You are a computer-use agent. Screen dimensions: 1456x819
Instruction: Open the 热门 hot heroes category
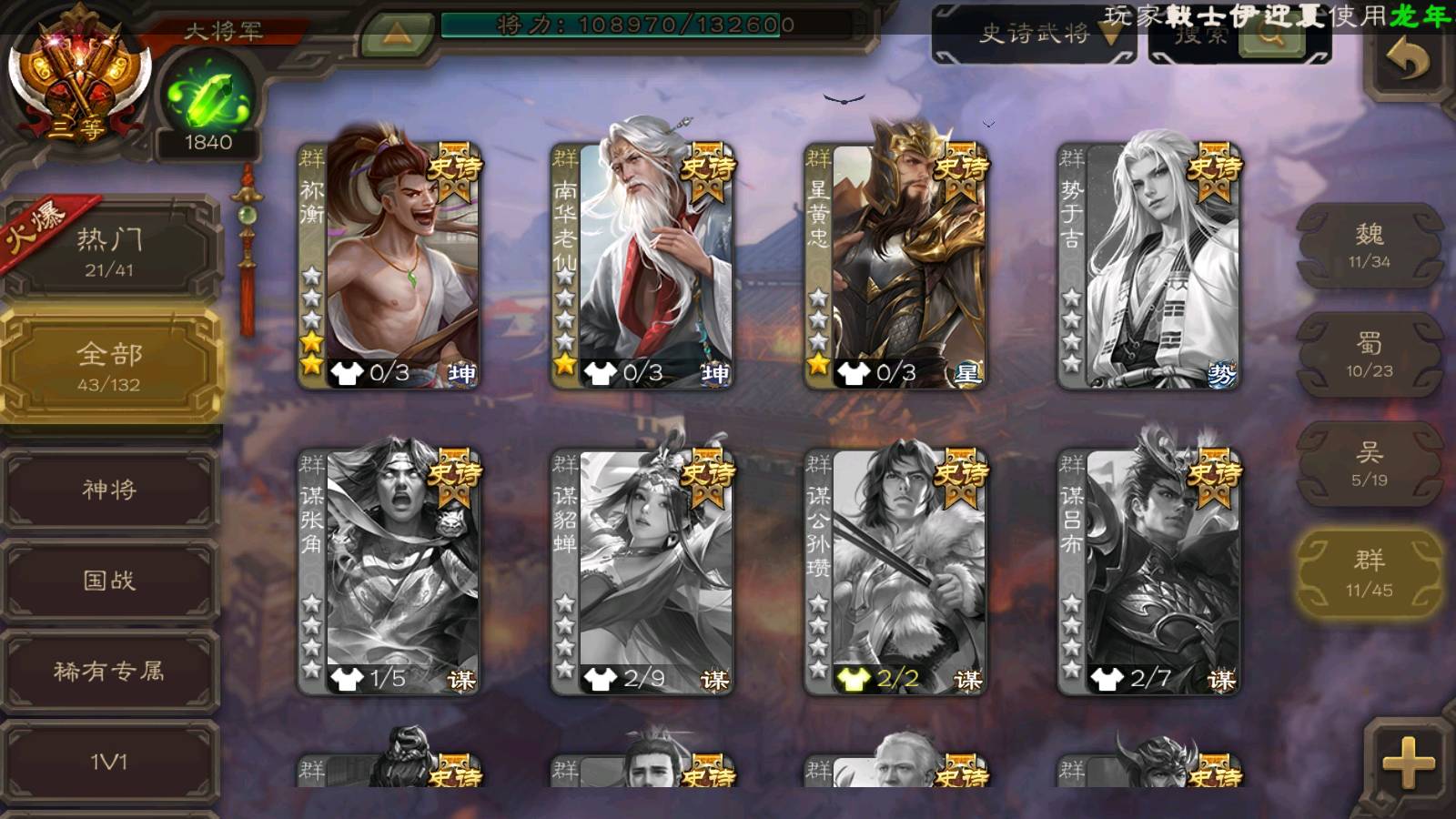(x=109, y=251)
